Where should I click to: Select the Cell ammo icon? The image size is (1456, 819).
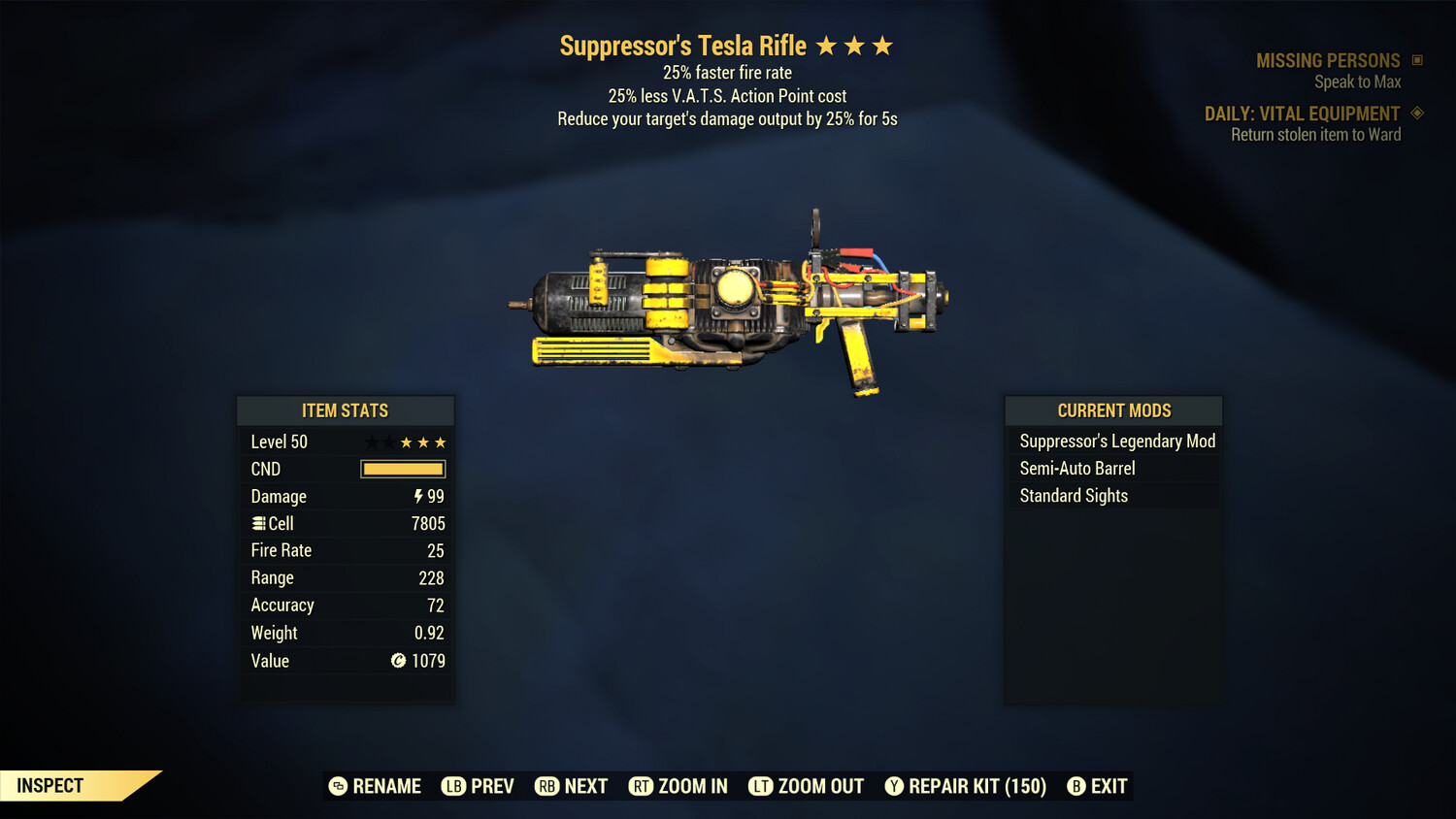pos(258,523)
